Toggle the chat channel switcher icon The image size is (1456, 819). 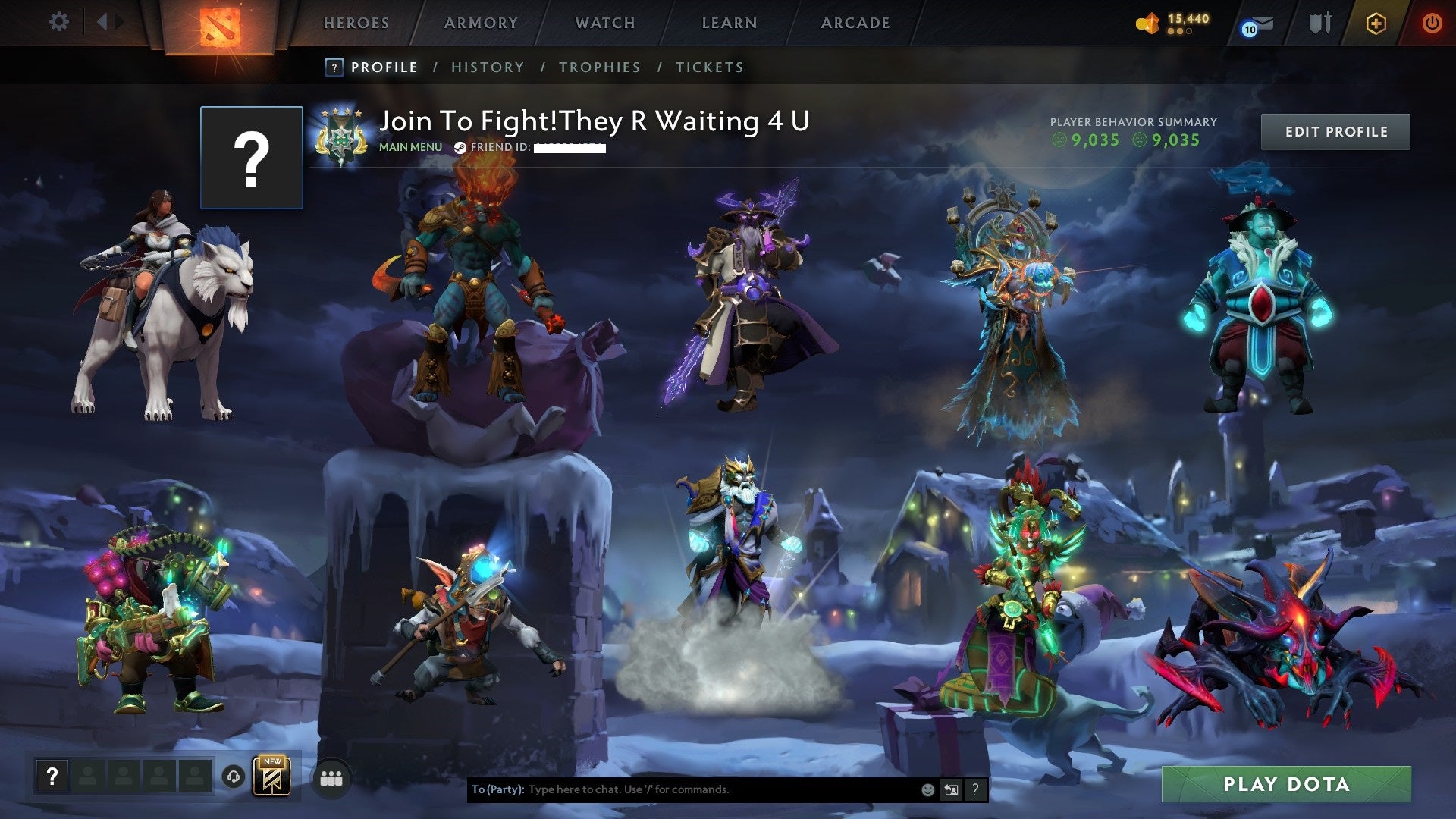click(951, 789)
